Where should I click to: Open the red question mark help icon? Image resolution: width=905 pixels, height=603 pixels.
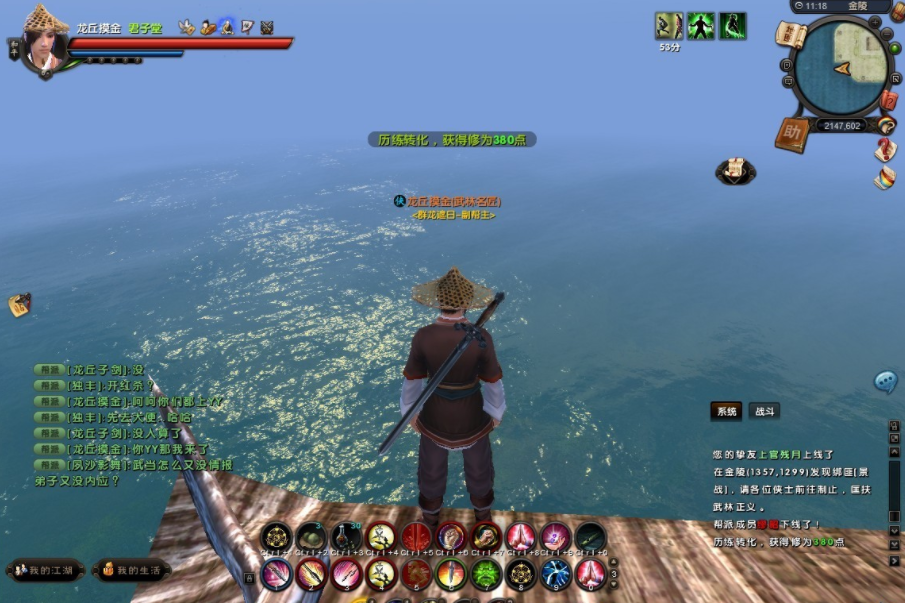click(885, 150)
